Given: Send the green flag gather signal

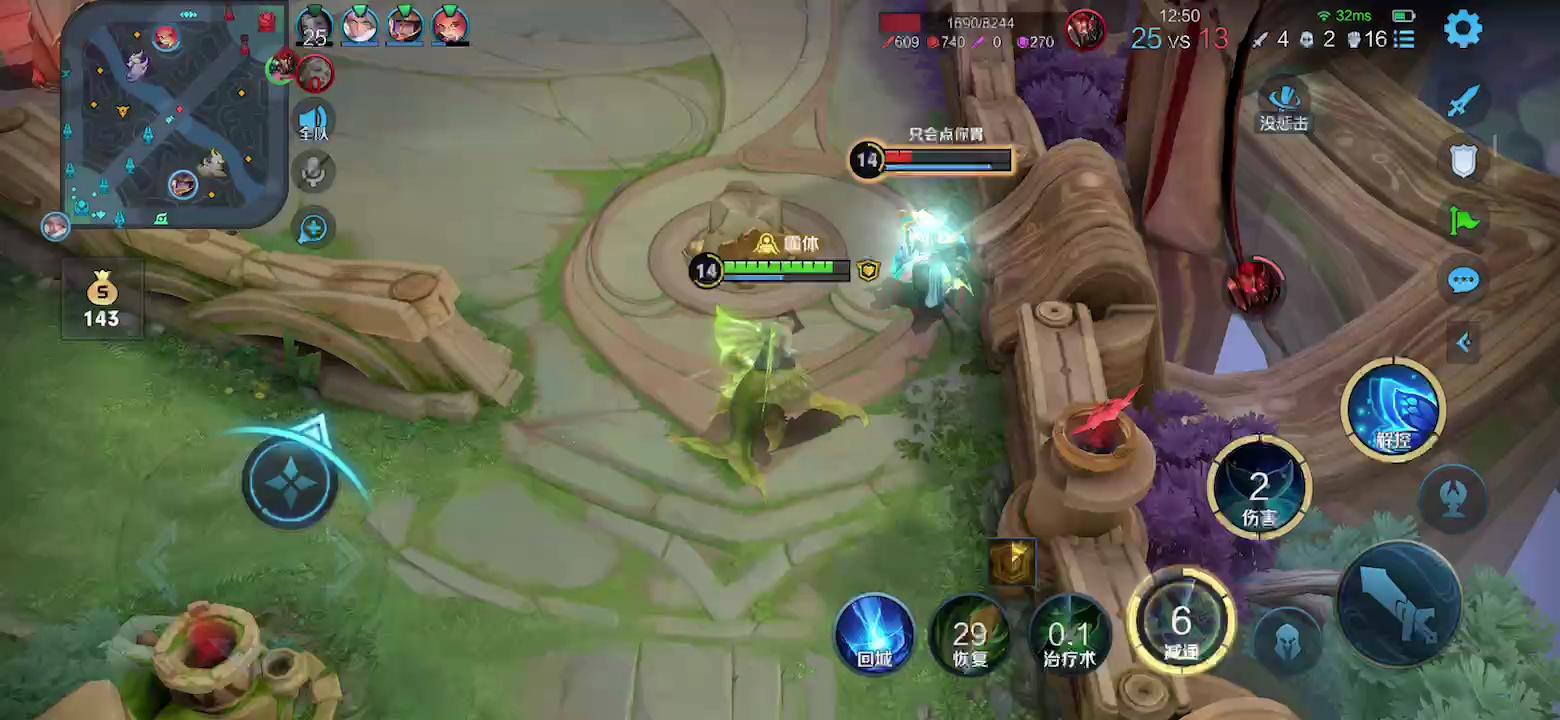Looking at the screenshot, I should pyautogui.click(x=1463, y=220).
